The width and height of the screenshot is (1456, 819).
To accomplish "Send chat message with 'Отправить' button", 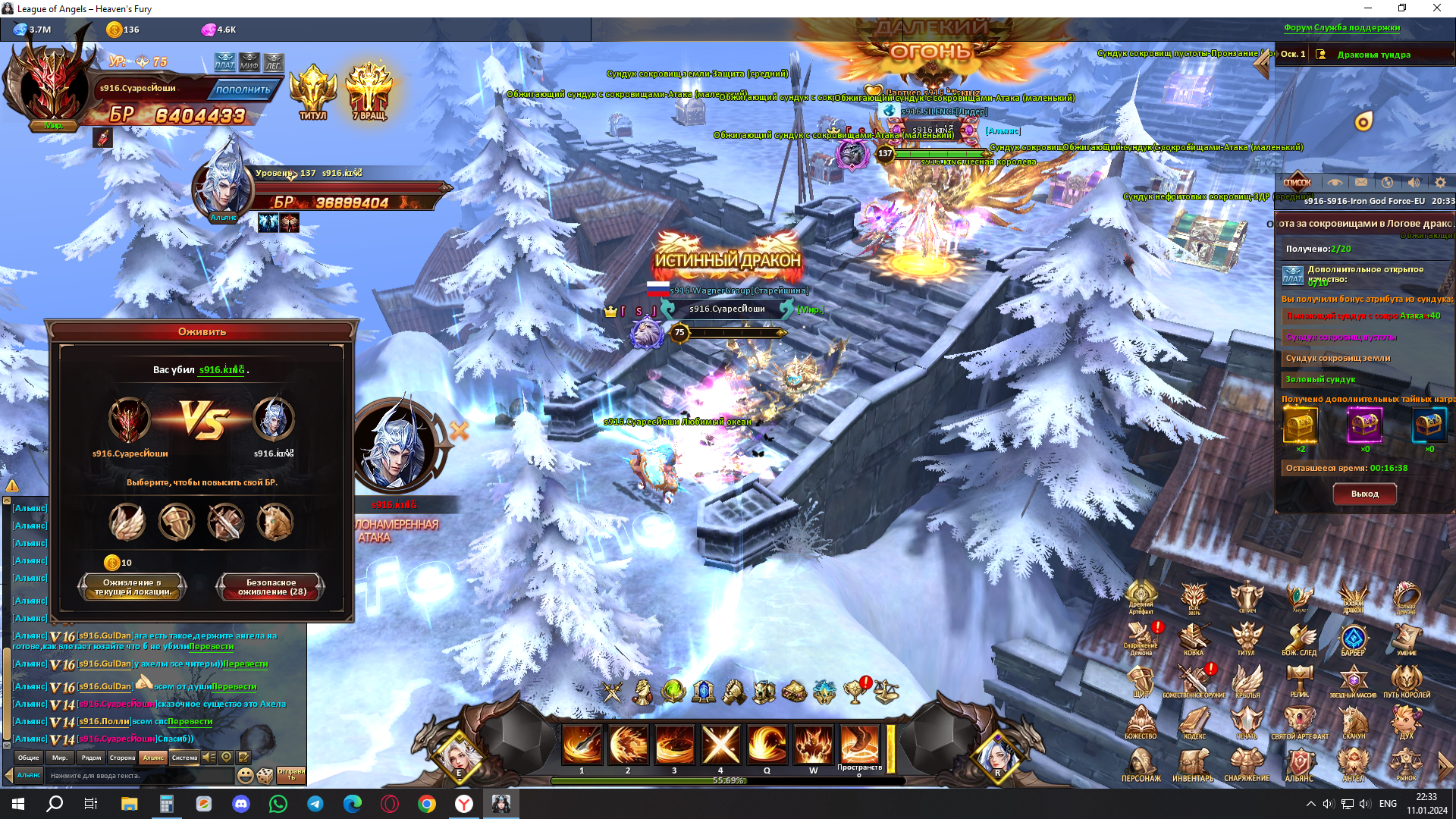I will (x=291, y=774).
